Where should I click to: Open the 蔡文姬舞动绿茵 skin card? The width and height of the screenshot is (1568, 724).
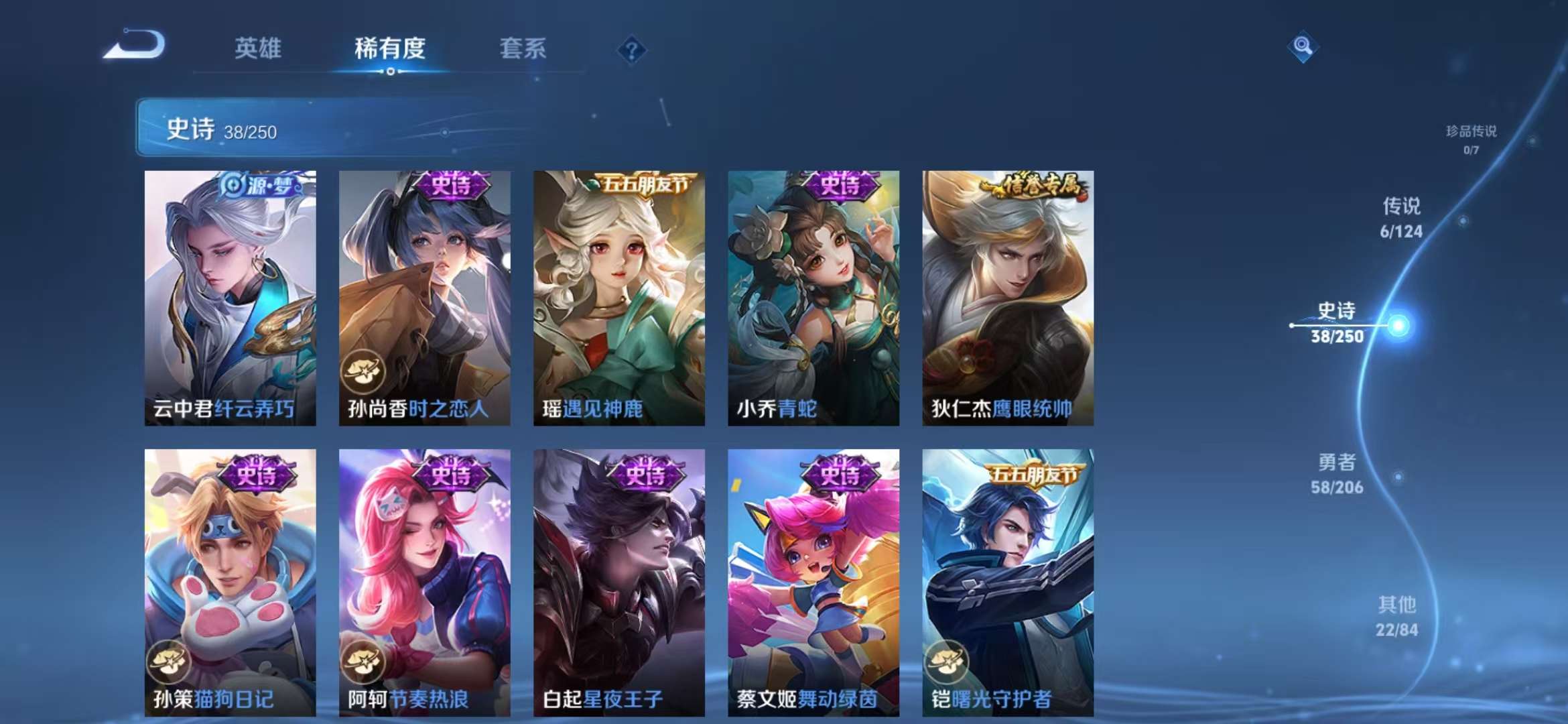point(814,583)
